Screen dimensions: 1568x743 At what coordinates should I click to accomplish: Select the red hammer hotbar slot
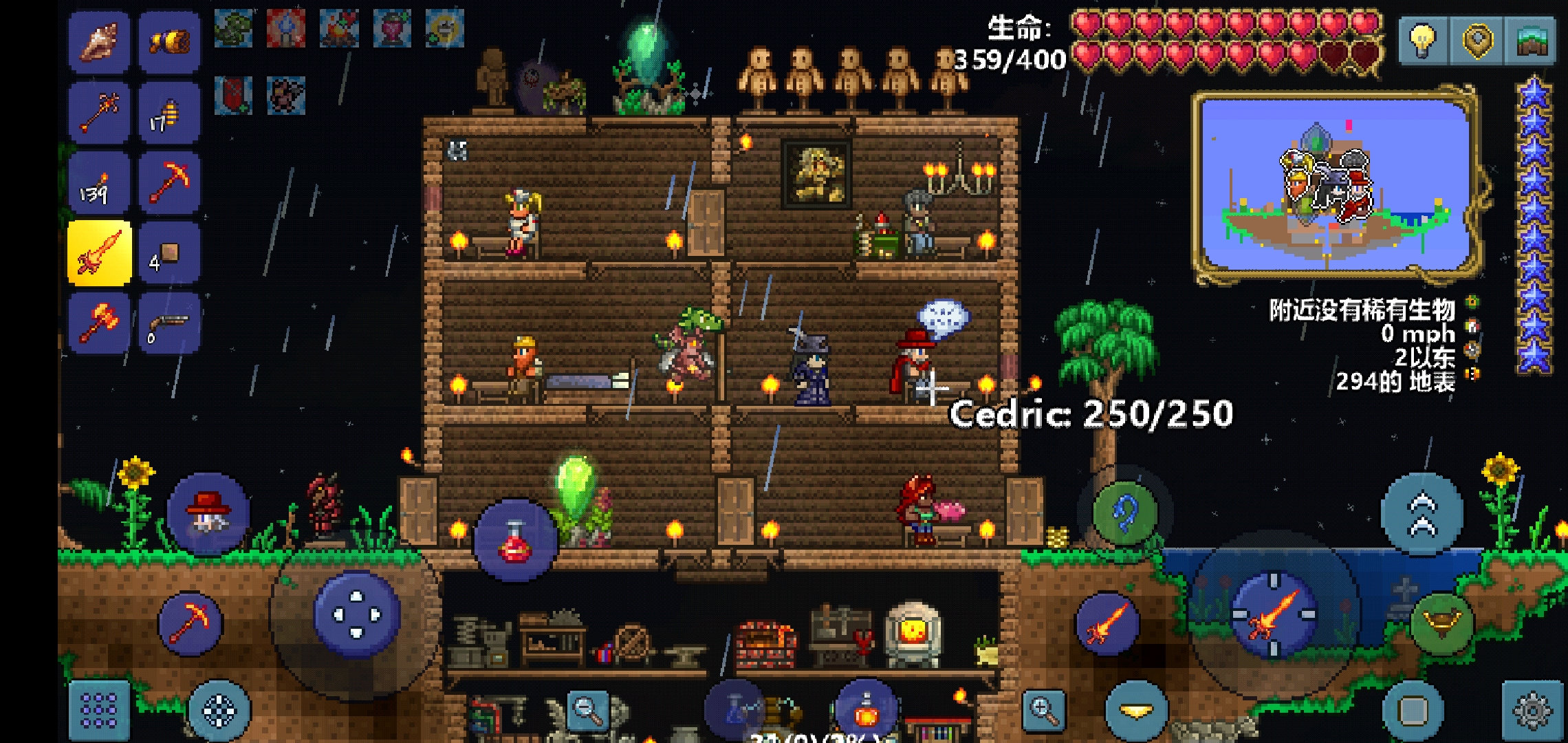pyautogui.click(x=99, y=323)
